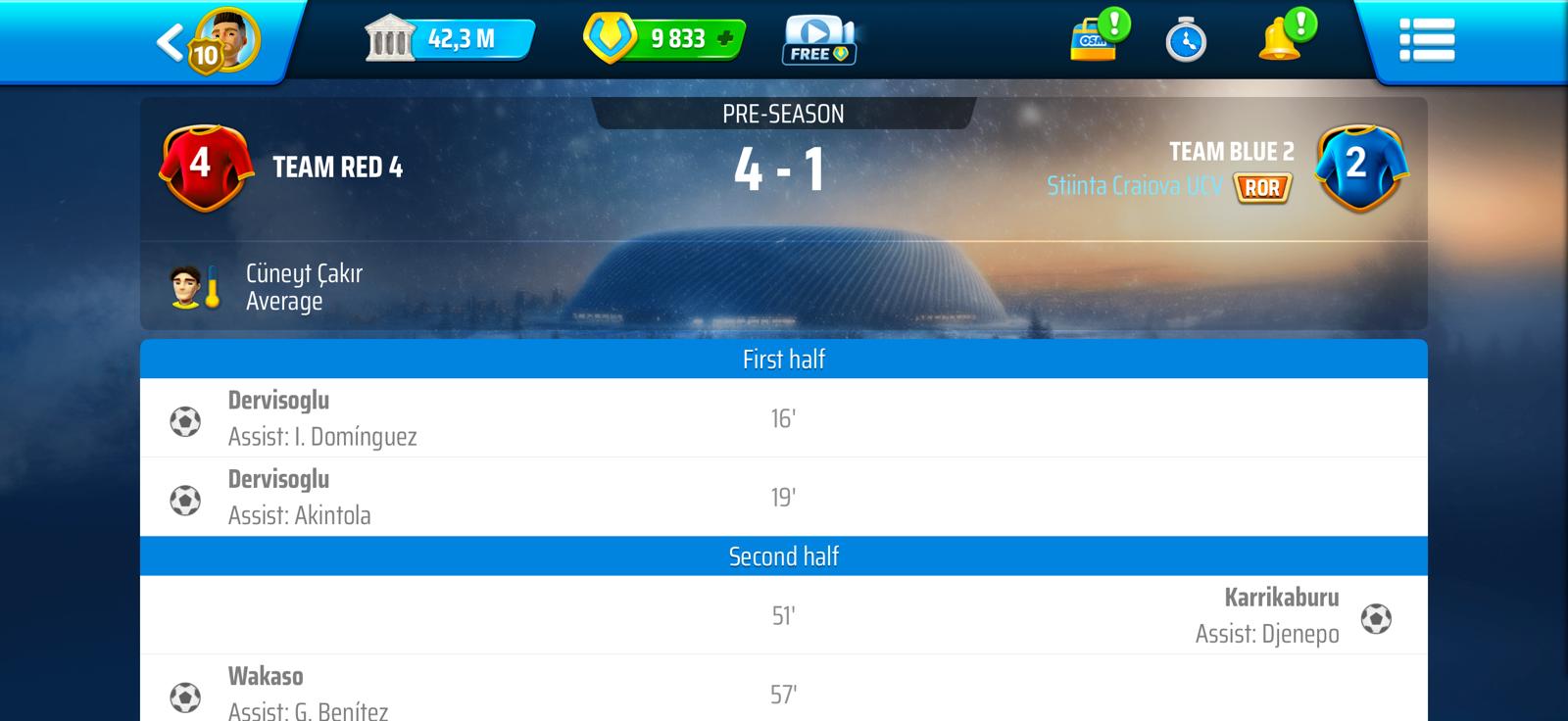Watch a free video reward
1568x721 pixels.
819,41
